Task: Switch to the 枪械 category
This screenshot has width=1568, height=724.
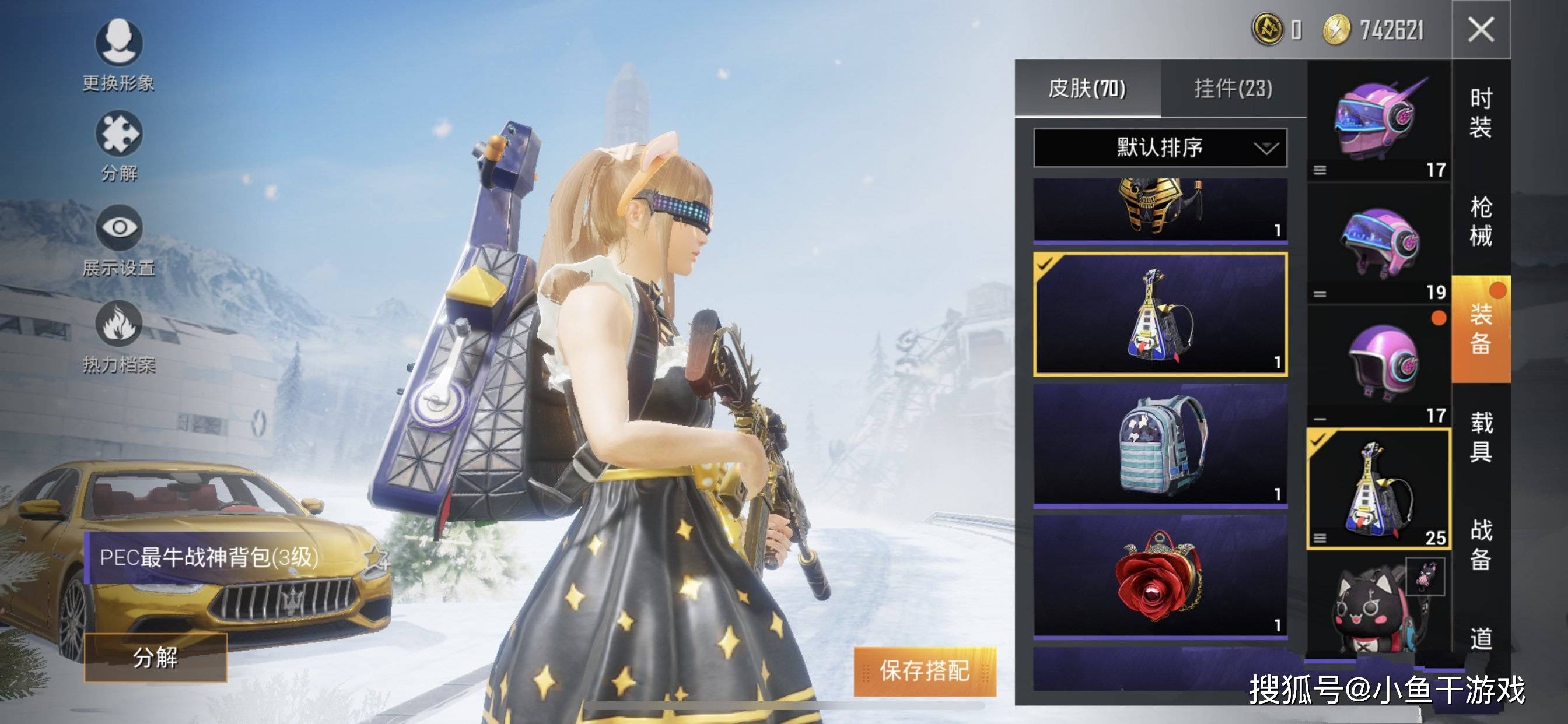Action: pyautogui.click(x=1481, y=221)
